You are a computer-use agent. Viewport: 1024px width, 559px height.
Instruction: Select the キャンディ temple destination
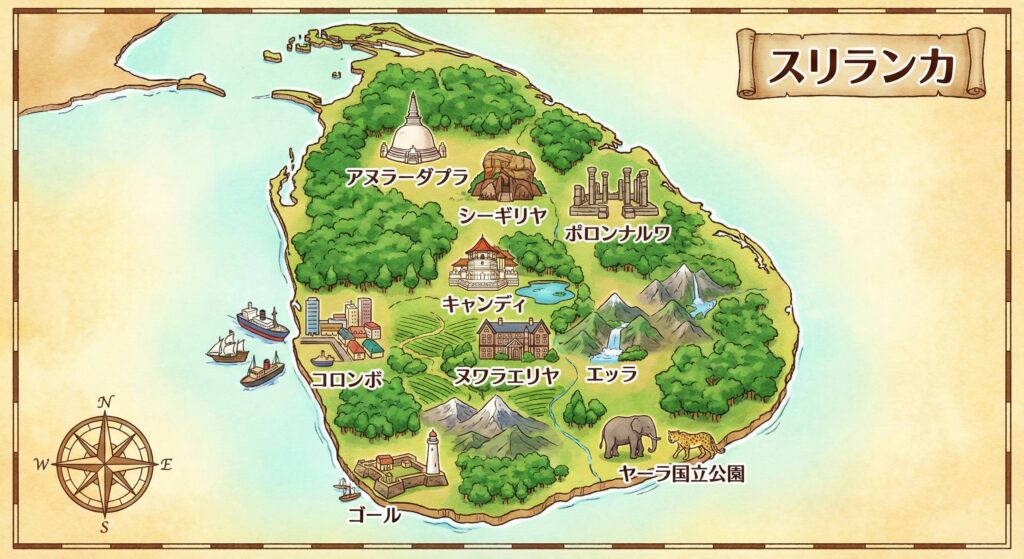484,264
